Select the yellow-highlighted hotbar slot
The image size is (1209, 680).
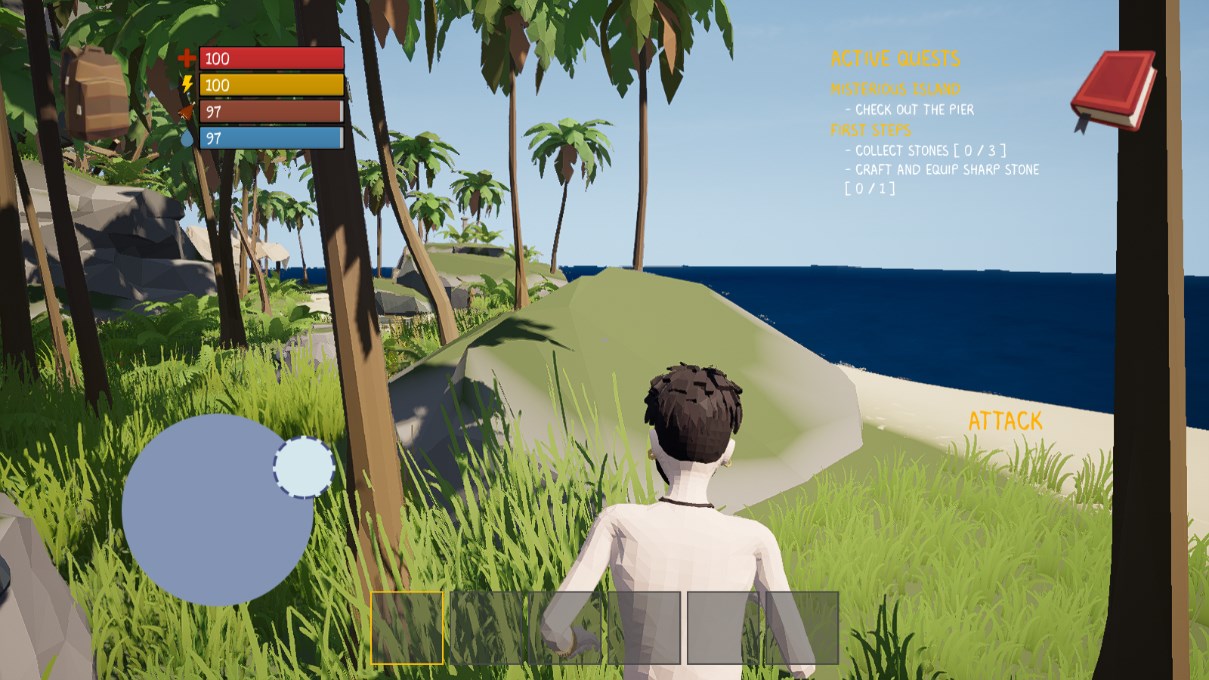pyautogui.click(x=407, y=628)
